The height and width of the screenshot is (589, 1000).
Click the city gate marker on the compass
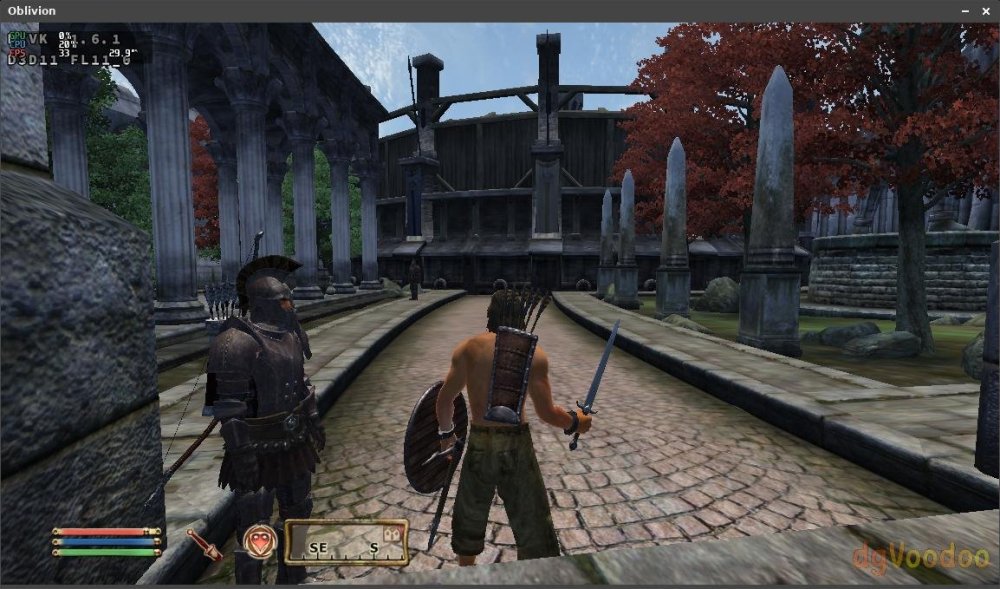pos(393,536)
